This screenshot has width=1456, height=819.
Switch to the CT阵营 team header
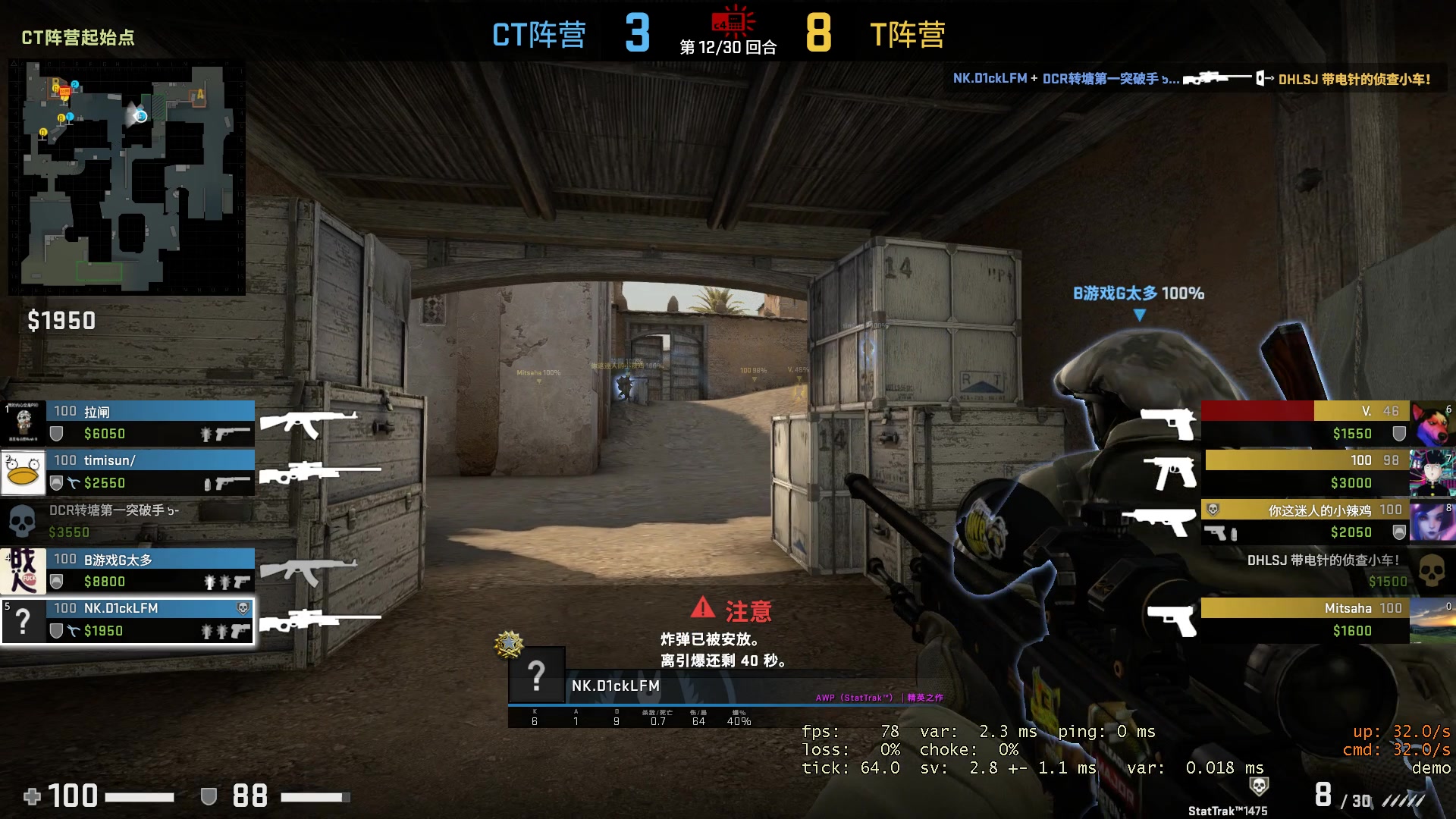[540, 34]
